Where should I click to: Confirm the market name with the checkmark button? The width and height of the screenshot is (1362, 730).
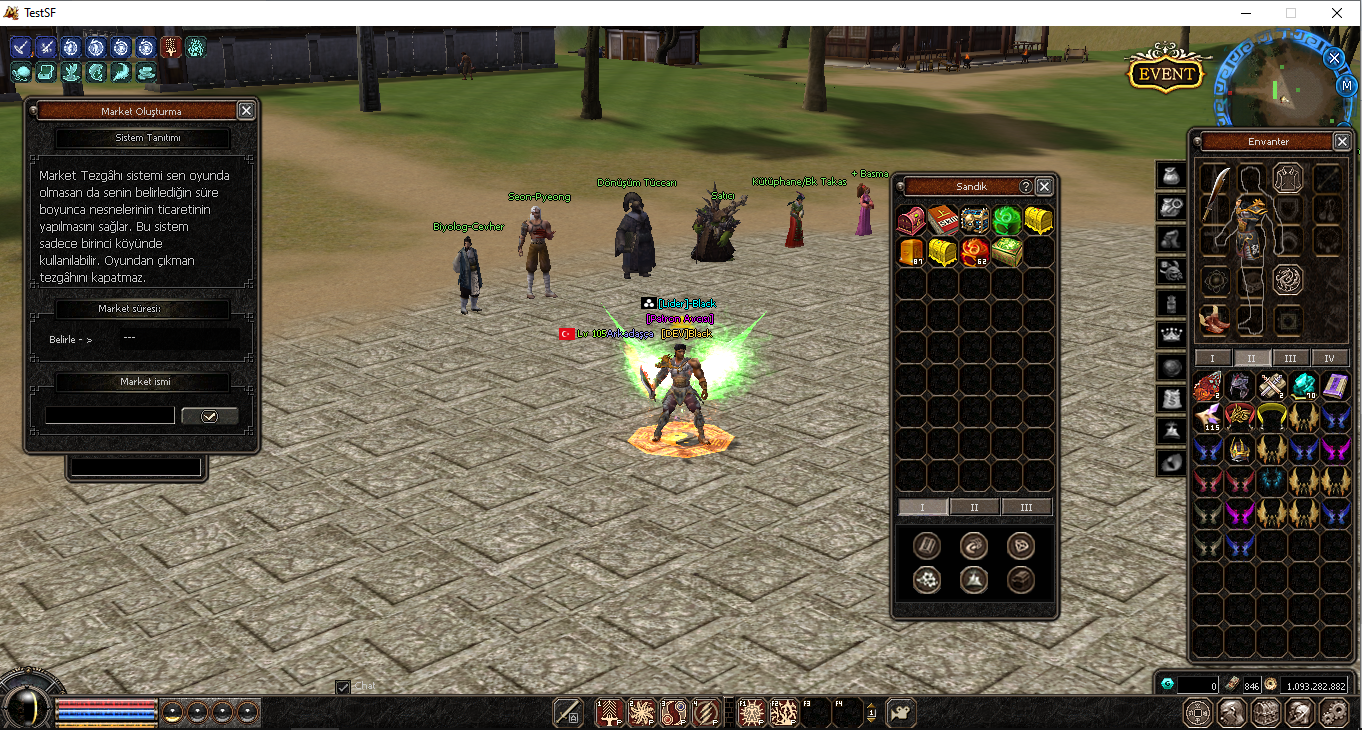point(209,416)
